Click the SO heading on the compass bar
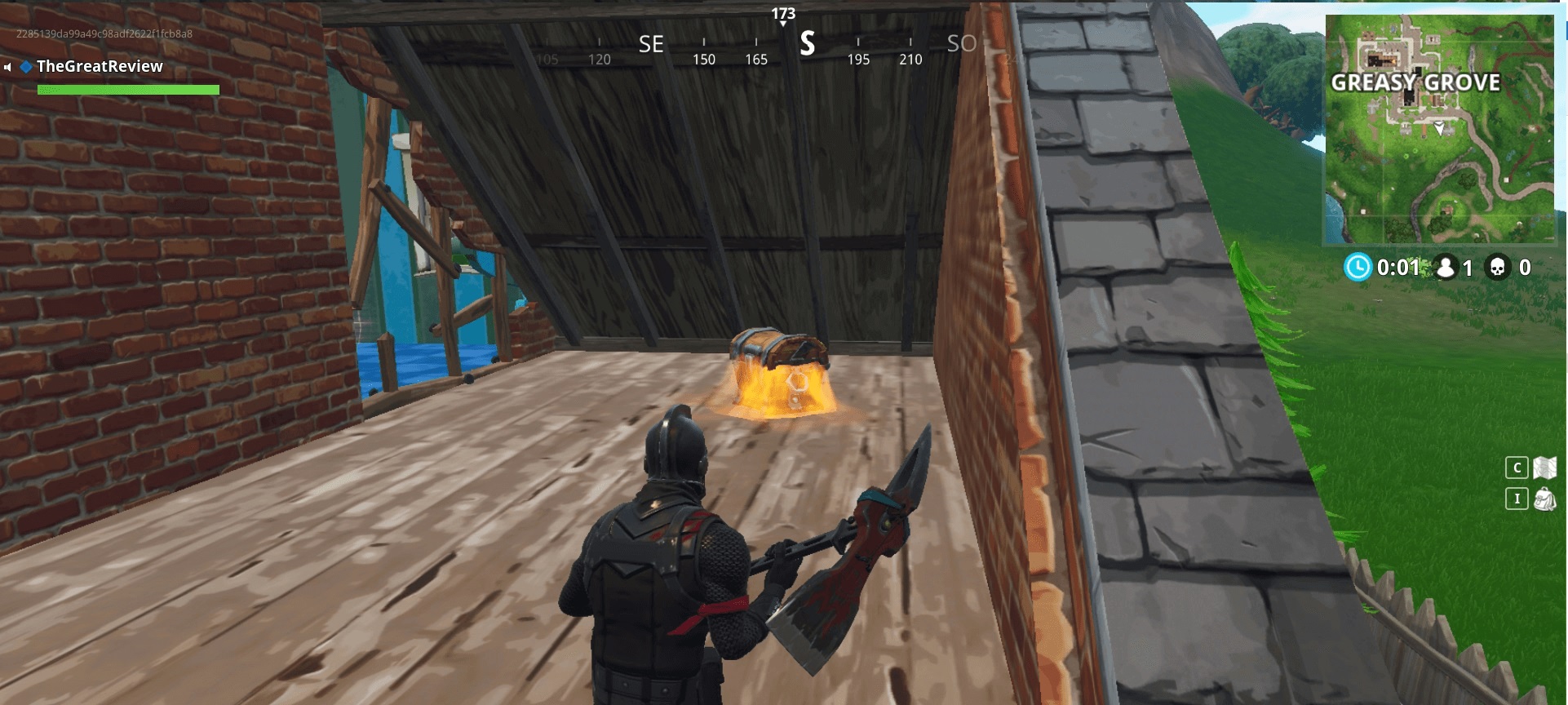1568x705 pixels. pyautogui.click(x=960, y=45)
